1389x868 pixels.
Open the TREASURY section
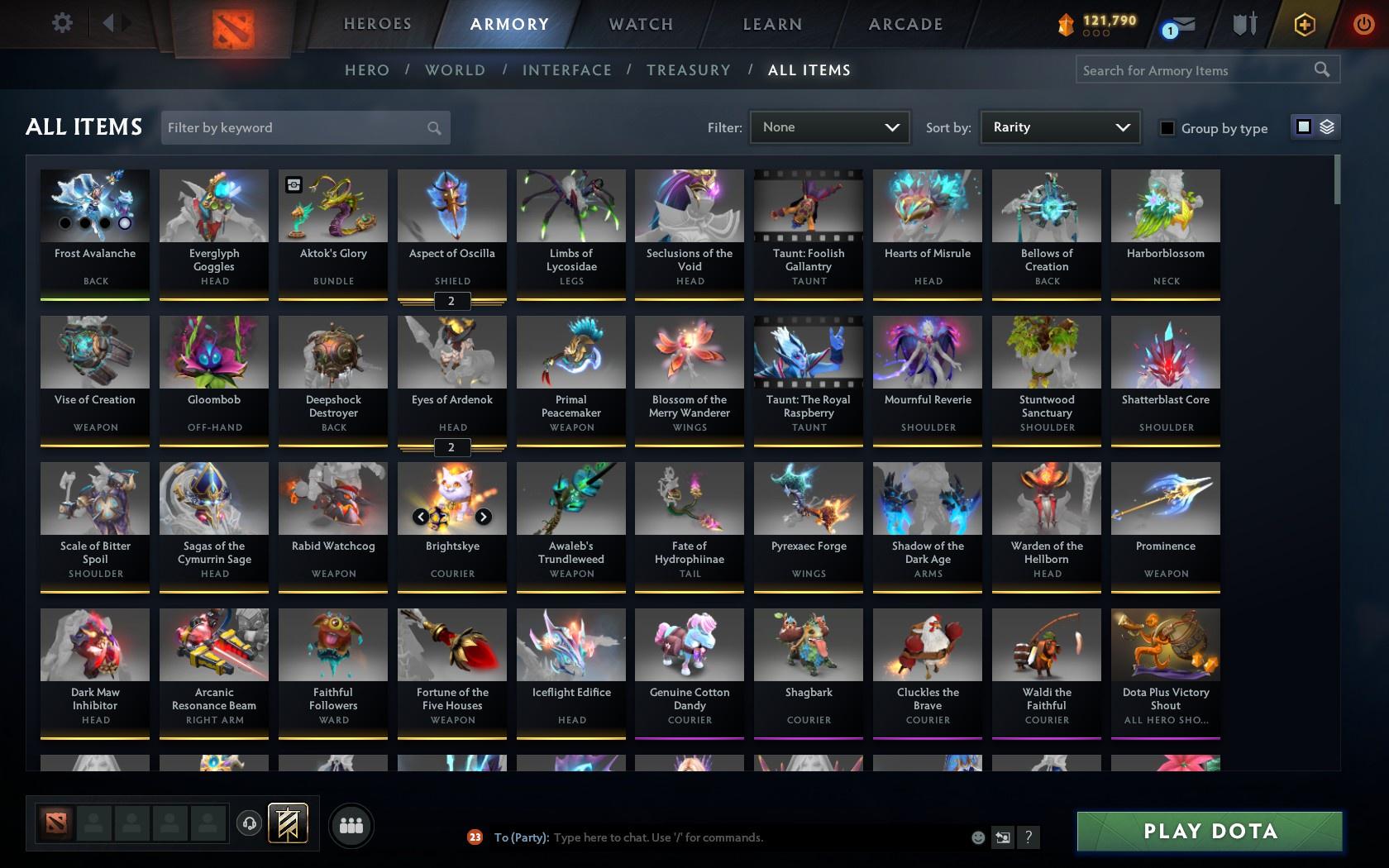coord(689,70)
